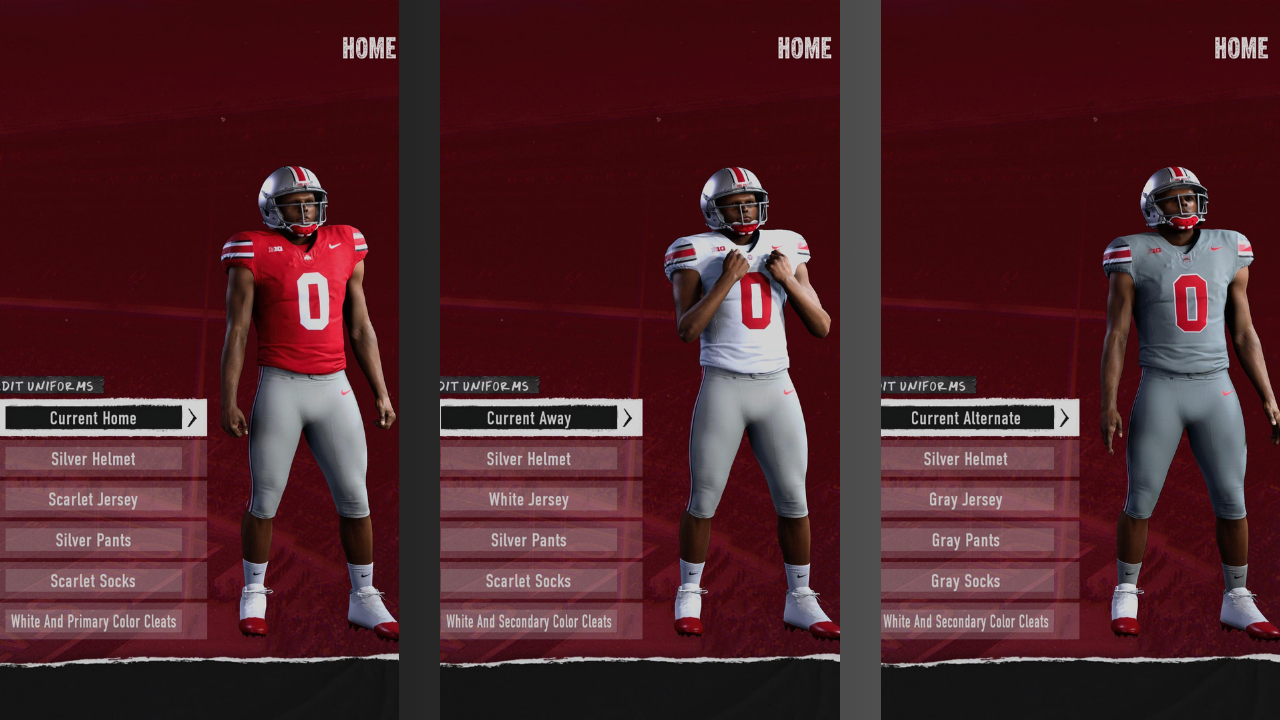This screenshot has width=1280, height=720.
Task: Open secondary color cleats under Gray Socks
Action: pyautogui.click(x=966, y=621)
